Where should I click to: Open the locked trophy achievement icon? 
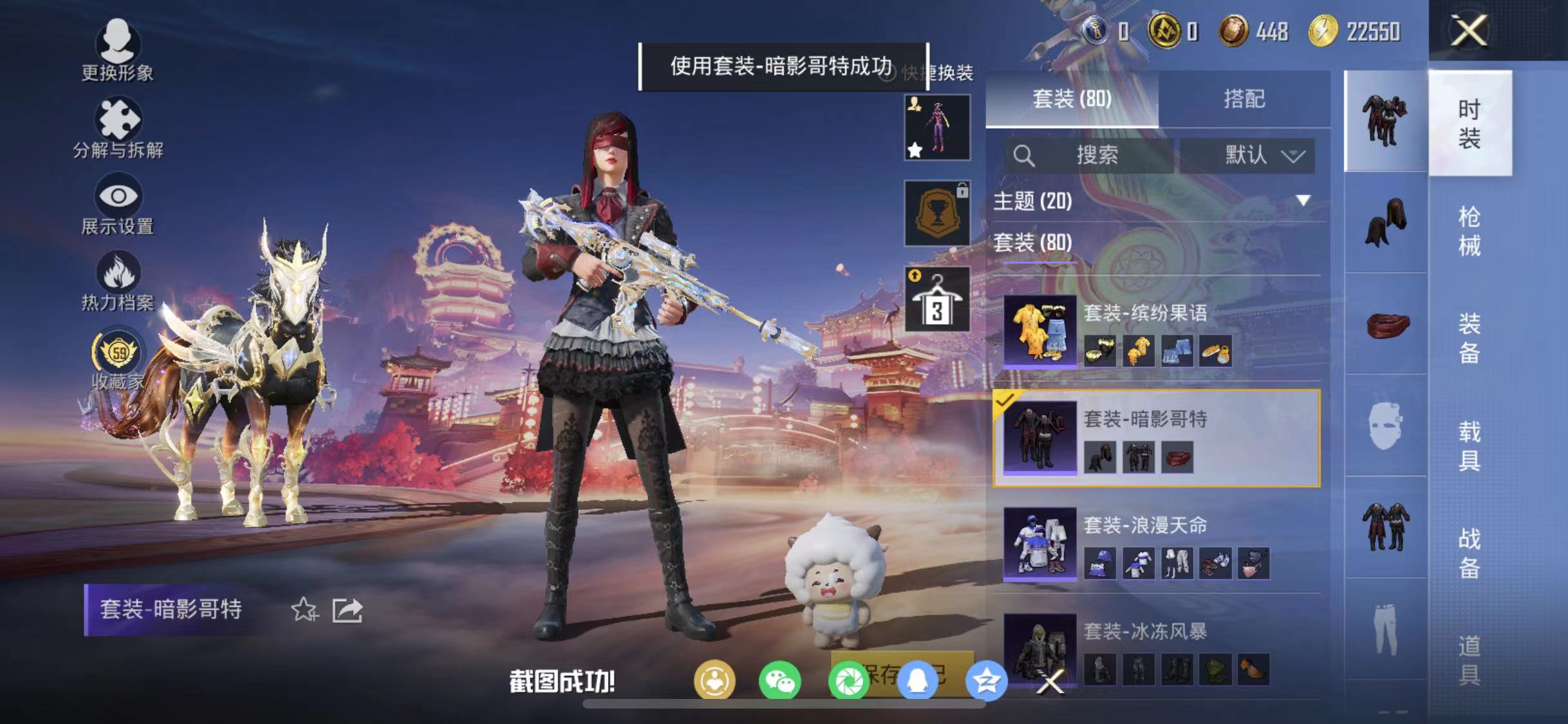click(937, 212)
